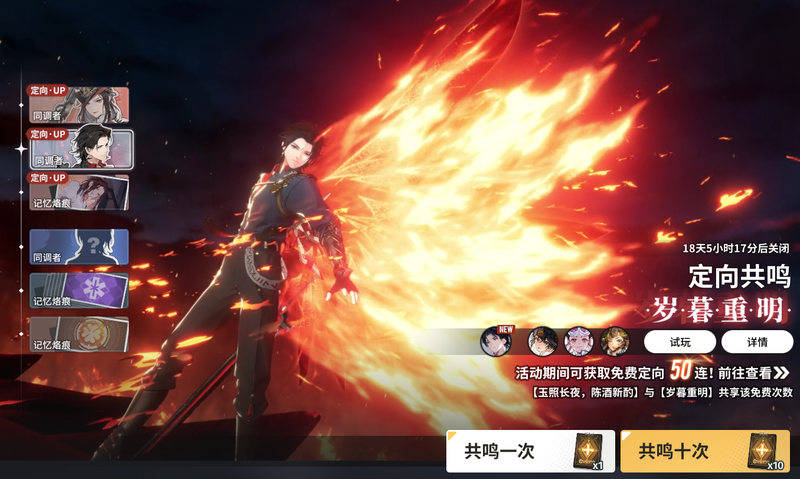
Task: Select the dark-haired man 定向·UP 同调者 banner
Action: (79, 147)
